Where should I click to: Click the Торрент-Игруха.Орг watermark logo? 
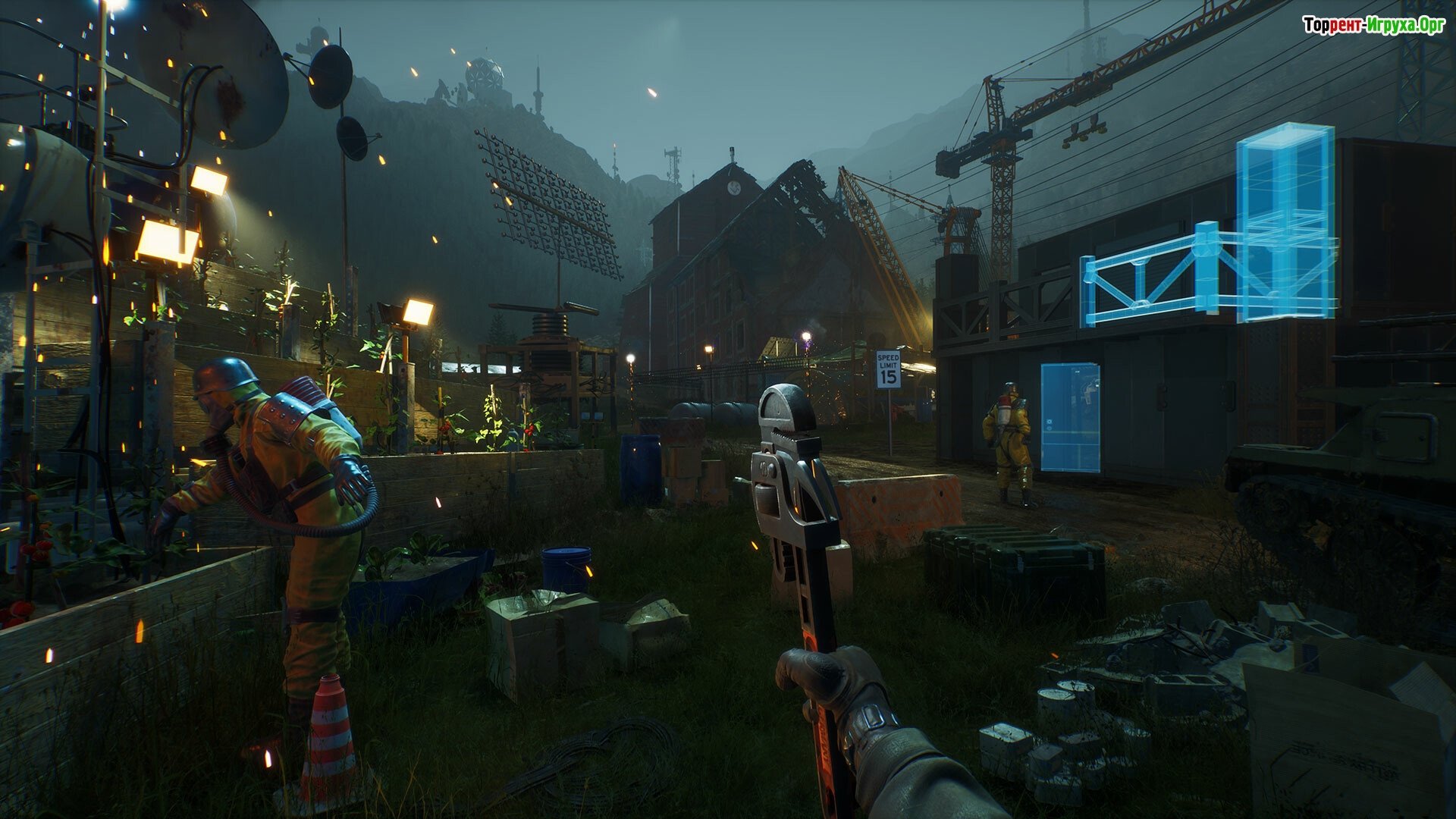click(x=1373, y=26)
